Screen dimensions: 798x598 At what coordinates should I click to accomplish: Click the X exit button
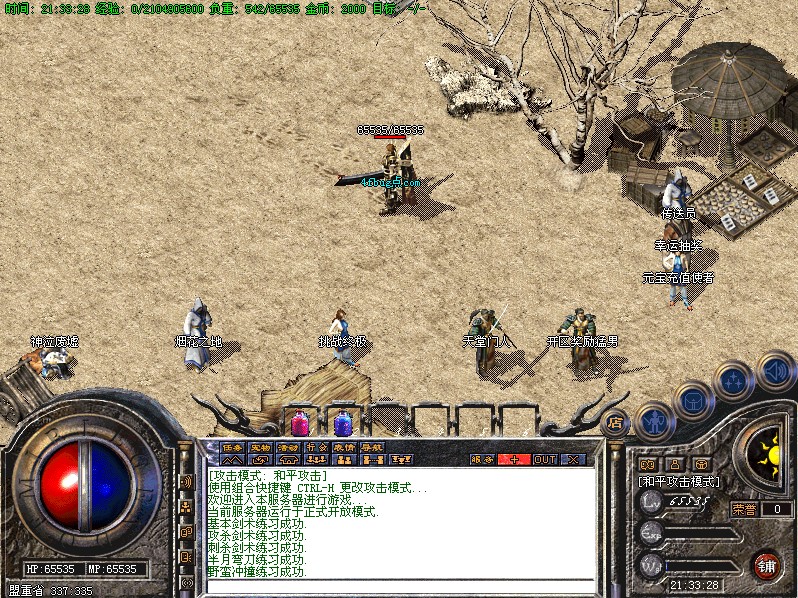coord(573,459)
